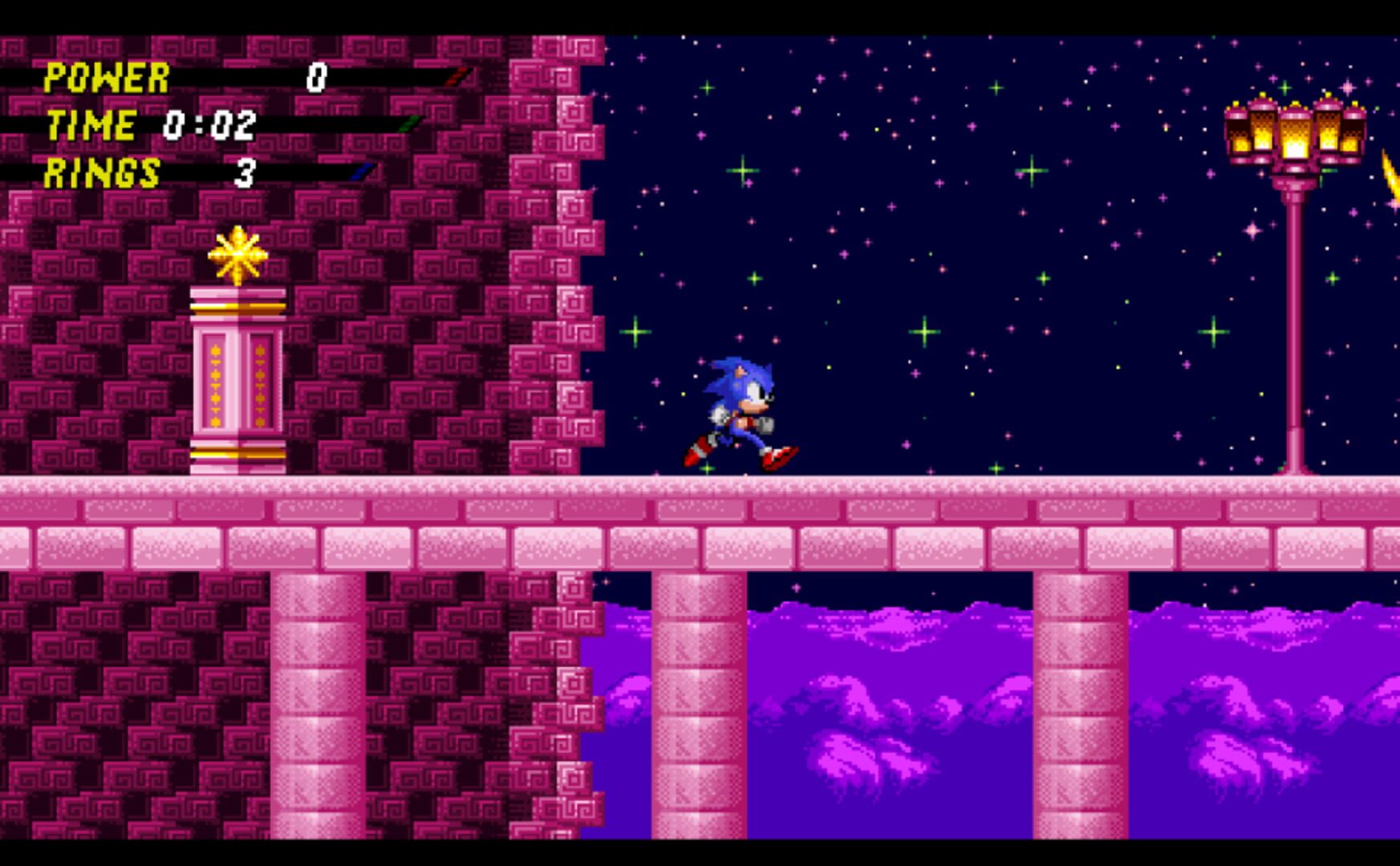This screenshot has height=866, width=1400.
Task: Click the RINGS label in the HUD
Action: 102,170
